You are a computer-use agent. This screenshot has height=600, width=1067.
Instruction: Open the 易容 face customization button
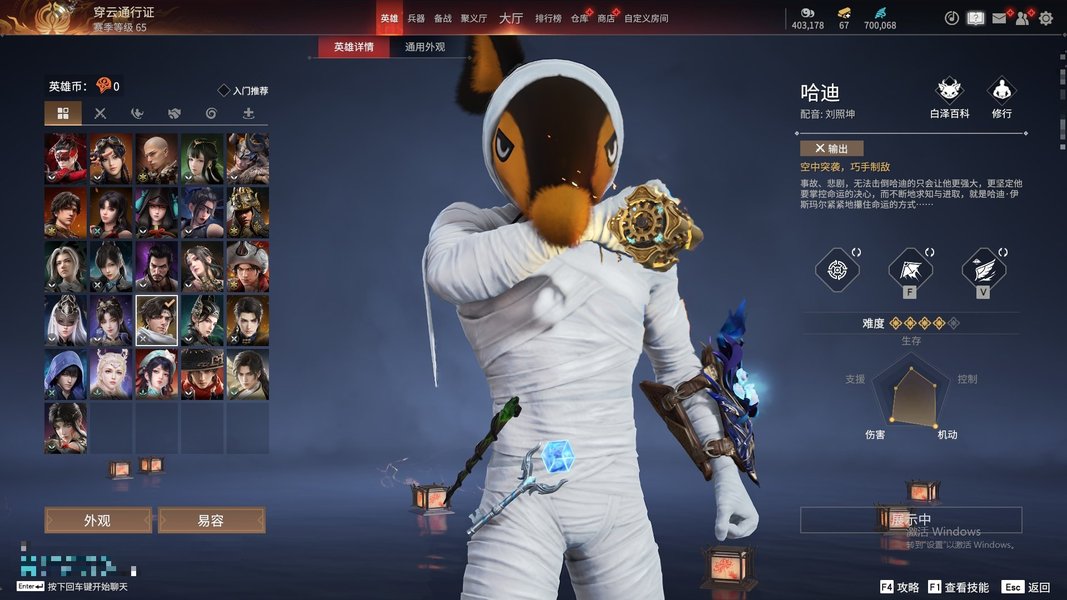pos(211,520)
